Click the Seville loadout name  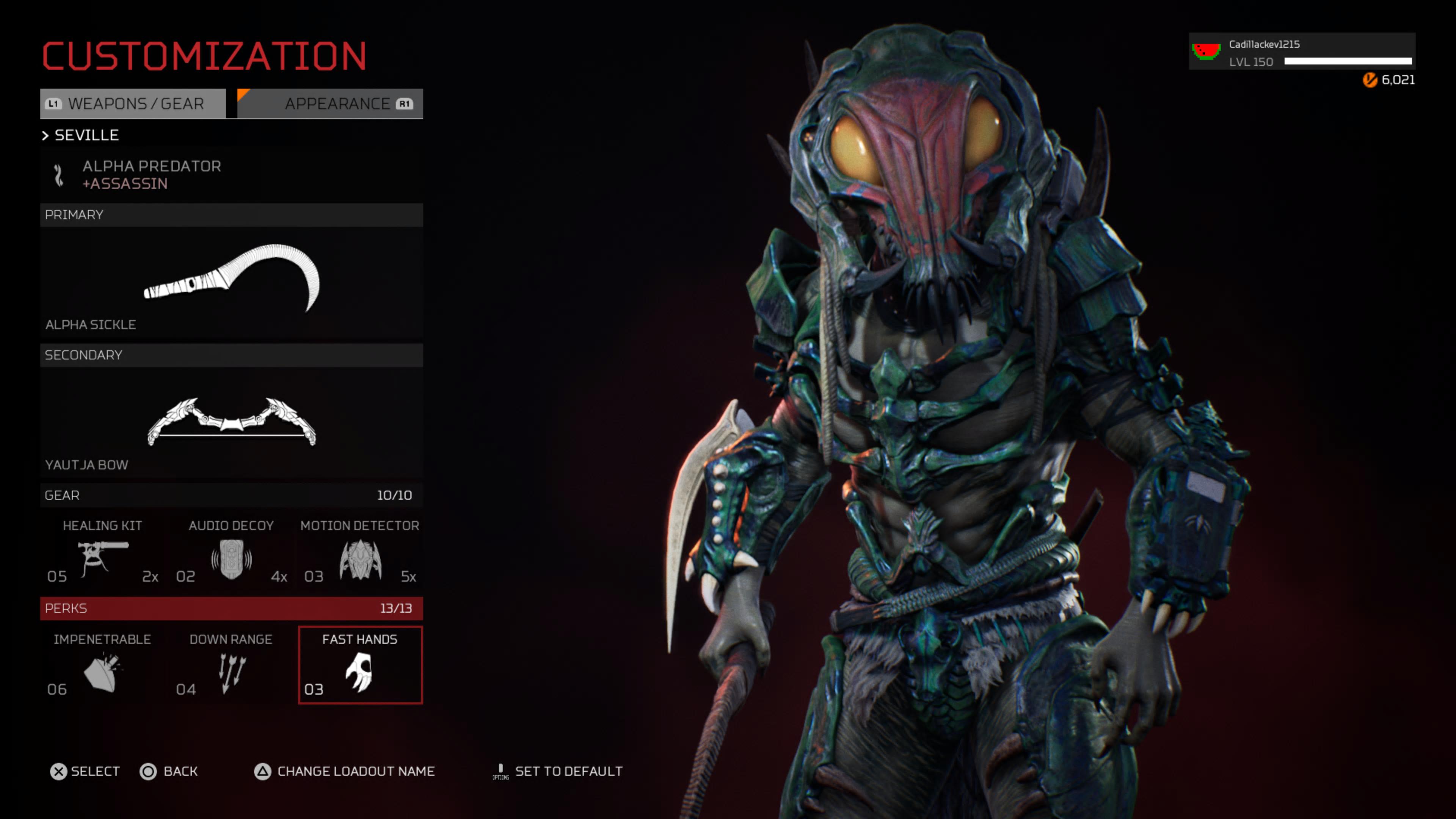pos(86,136)
